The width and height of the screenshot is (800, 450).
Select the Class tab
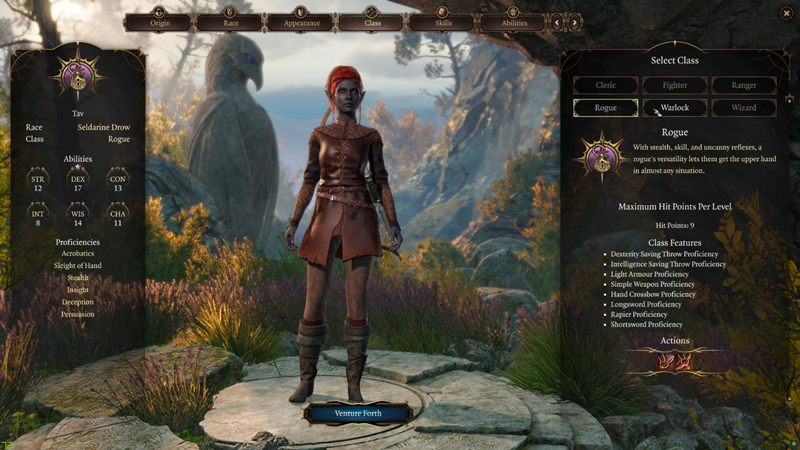point(372,21)
